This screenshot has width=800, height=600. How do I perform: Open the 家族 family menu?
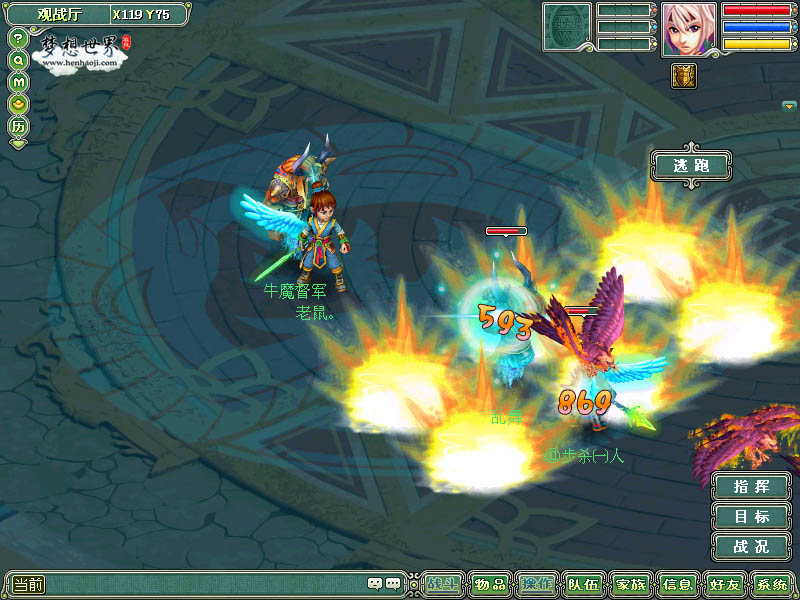pos(631,585)
